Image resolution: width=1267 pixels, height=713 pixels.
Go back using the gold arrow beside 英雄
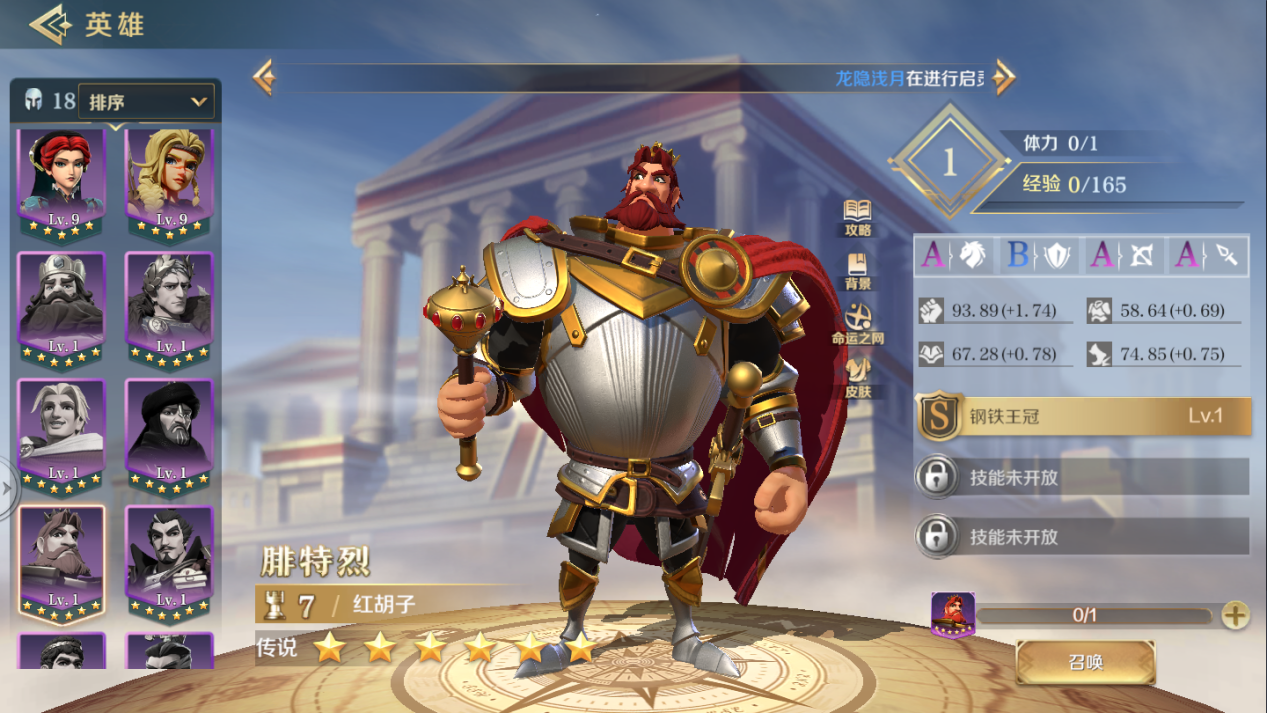[x=48, y=25]
